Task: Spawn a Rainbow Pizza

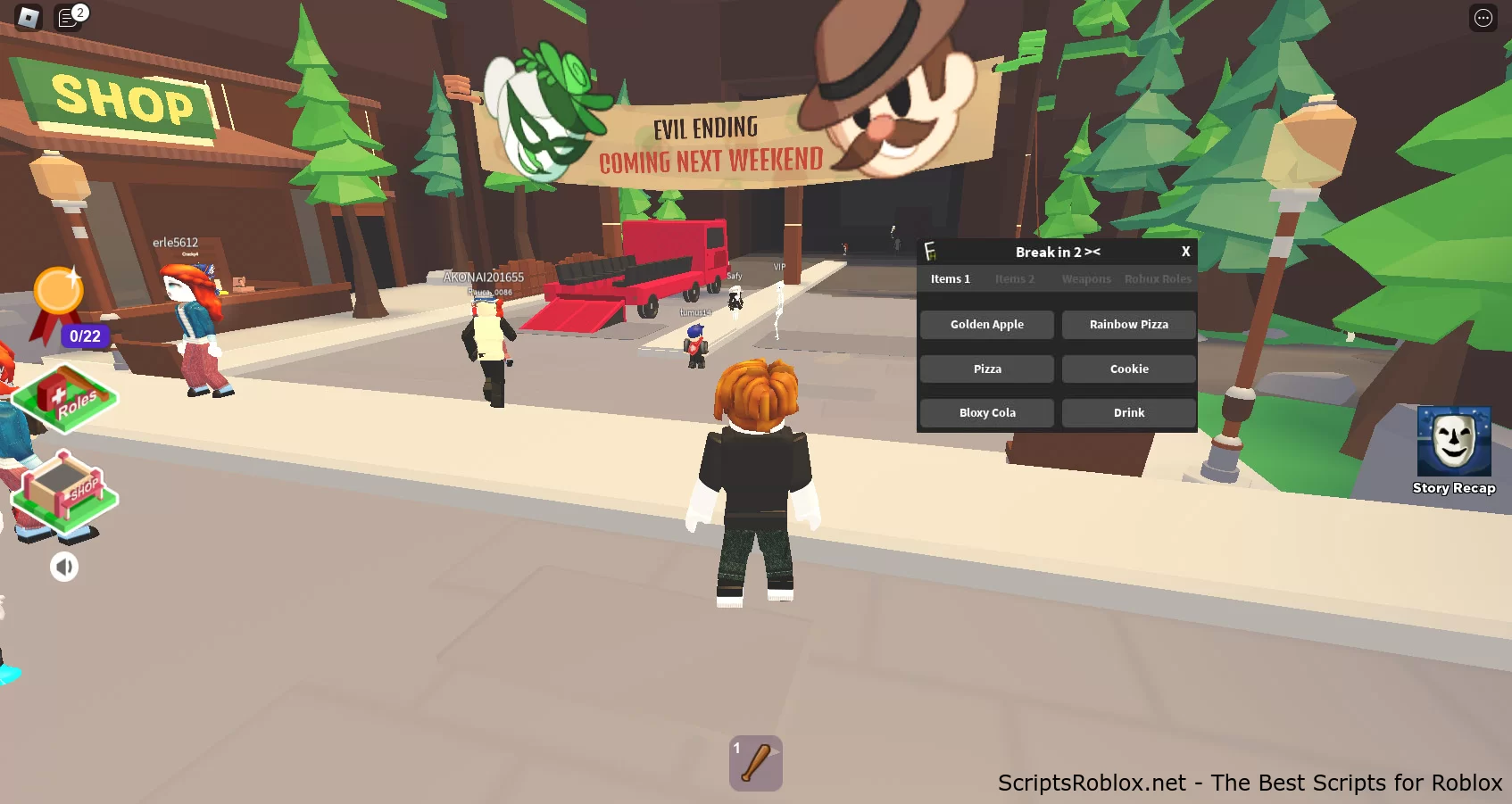Action: pyautogui.click(x=1128, y=324)
